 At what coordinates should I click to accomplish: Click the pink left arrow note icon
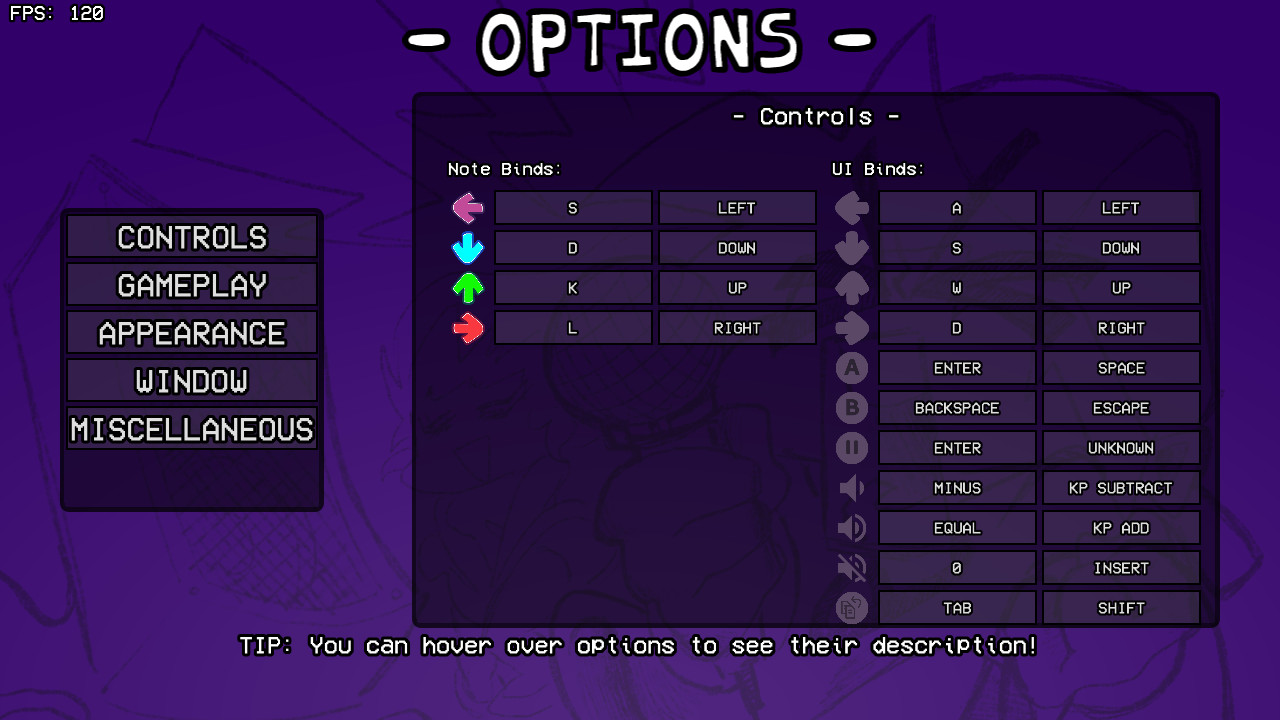(467, 207)
